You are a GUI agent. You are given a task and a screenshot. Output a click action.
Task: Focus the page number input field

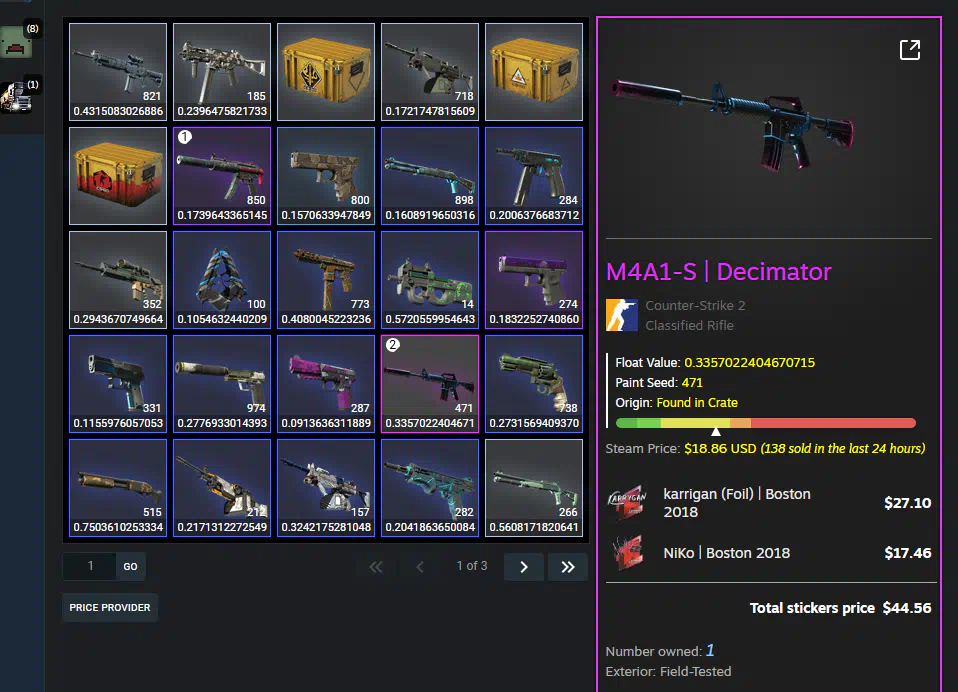[x=90, y=566]
